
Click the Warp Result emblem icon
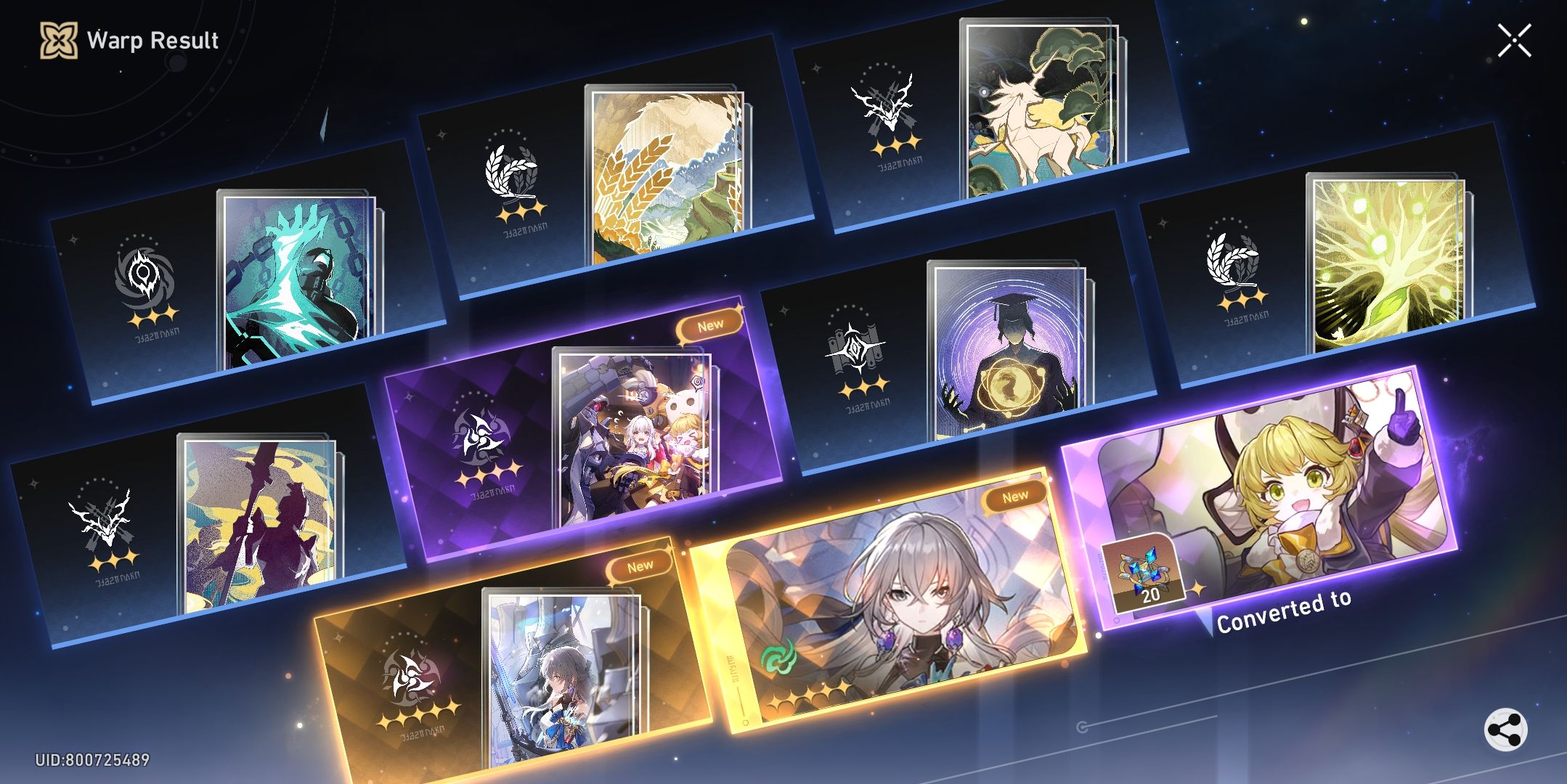point(58,41)
